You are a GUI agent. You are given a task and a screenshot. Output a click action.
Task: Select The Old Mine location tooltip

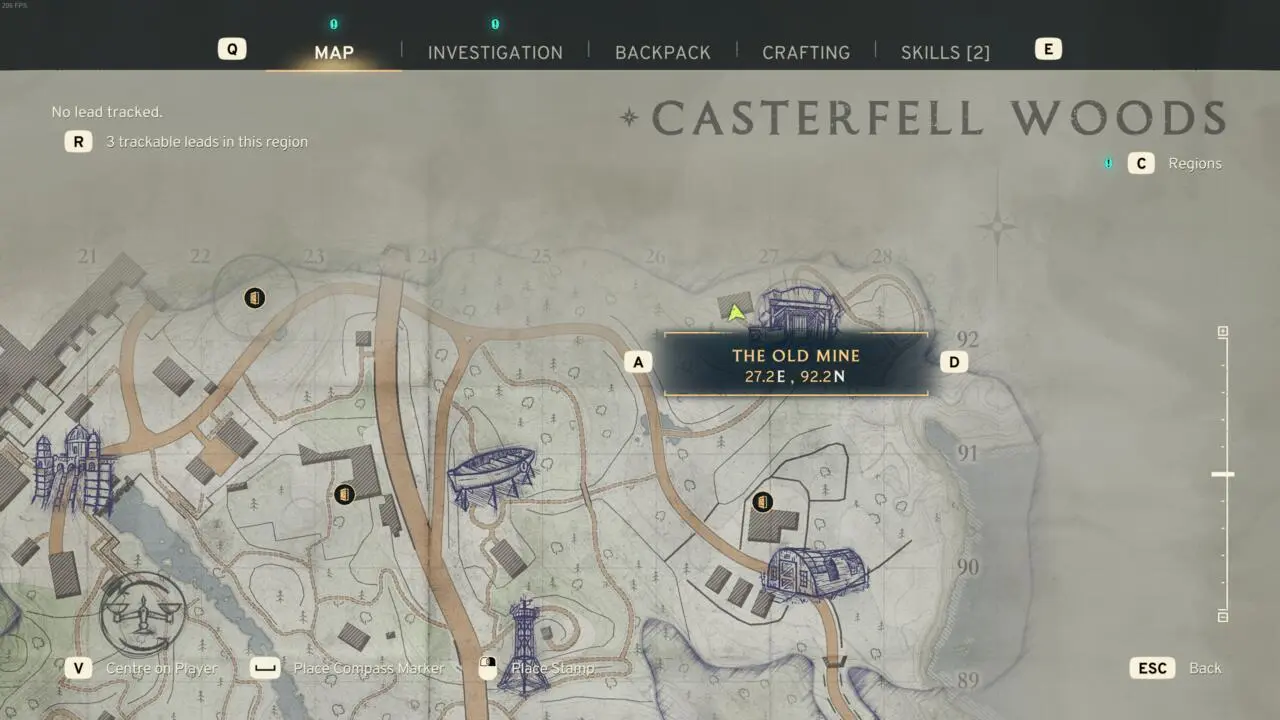[x=795, y=364]
